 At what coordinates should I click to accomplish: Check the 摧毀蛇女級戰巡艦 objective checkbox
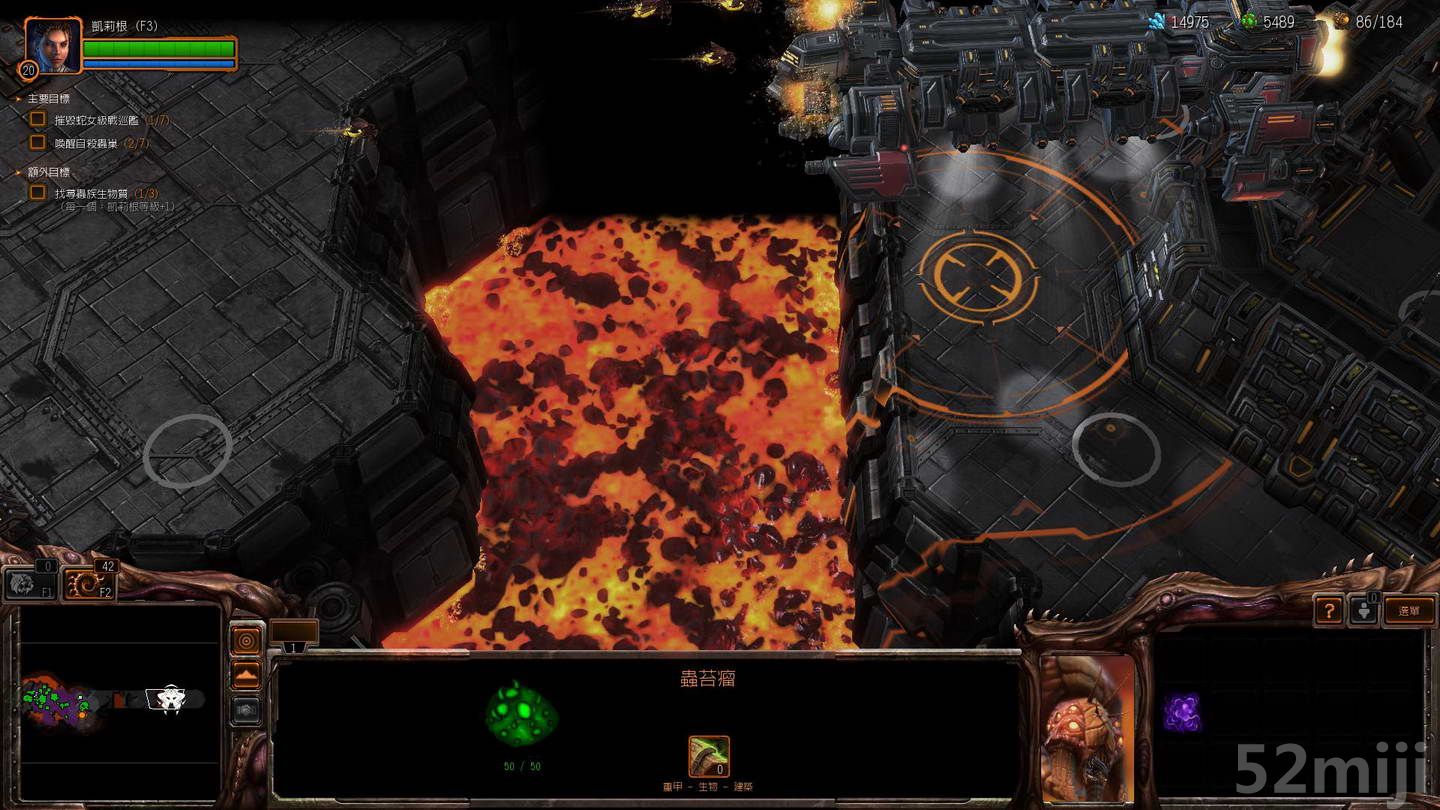tap(37, 116)
